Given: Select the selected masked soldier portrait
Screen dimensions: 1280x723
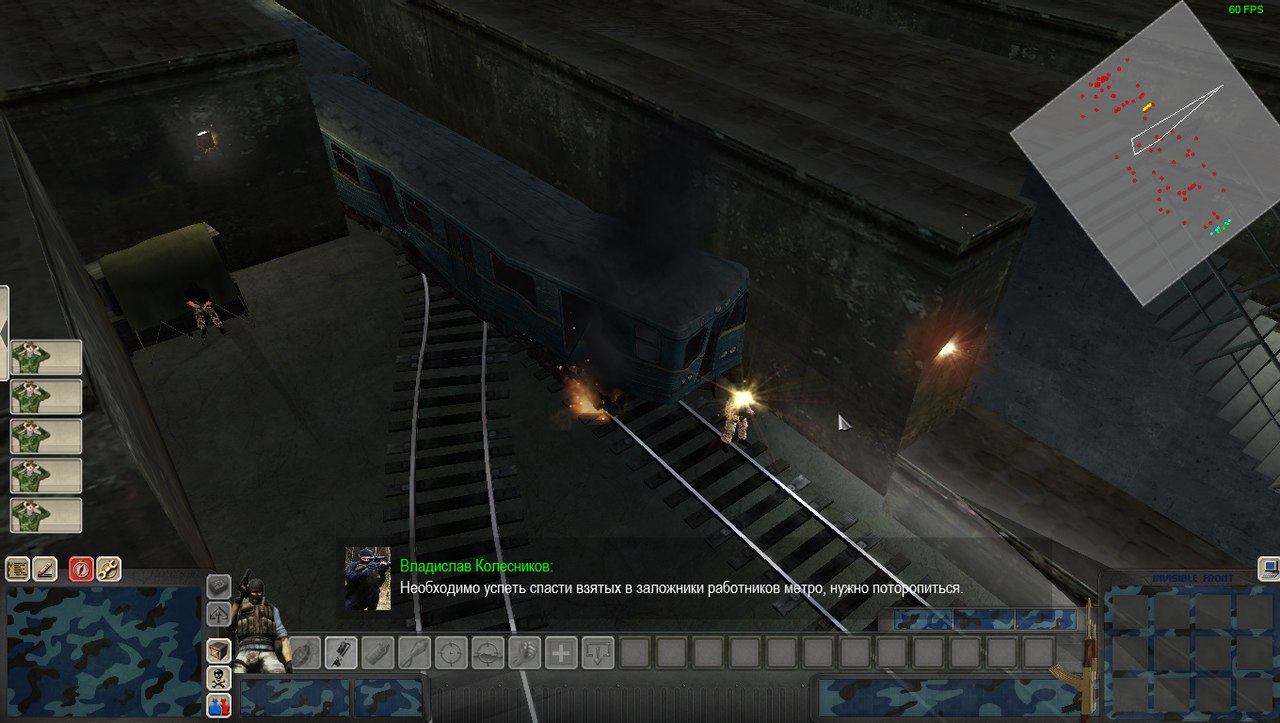Looking at the screenshot, I should [257, 625].
